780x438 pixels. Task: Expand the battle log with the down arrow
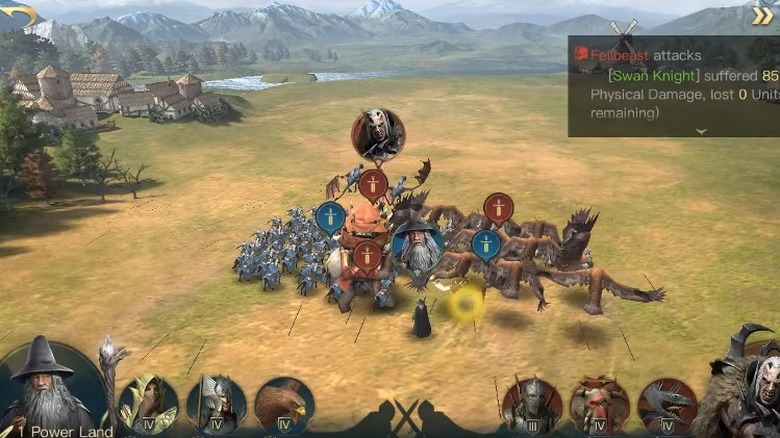tap(700, 130)
